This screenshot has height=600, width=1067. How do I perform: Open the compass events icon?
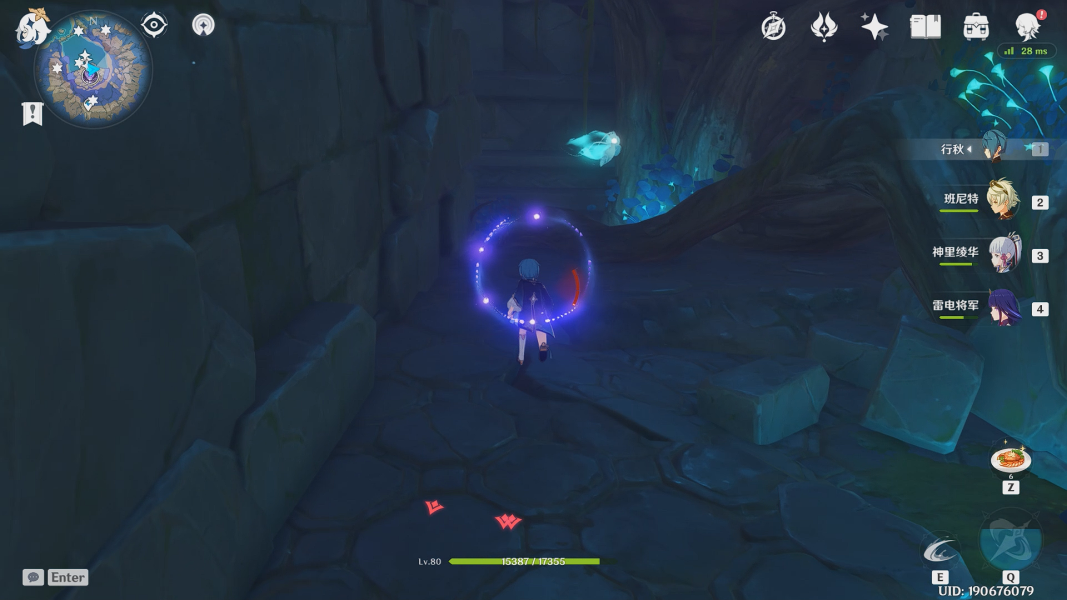773,27
